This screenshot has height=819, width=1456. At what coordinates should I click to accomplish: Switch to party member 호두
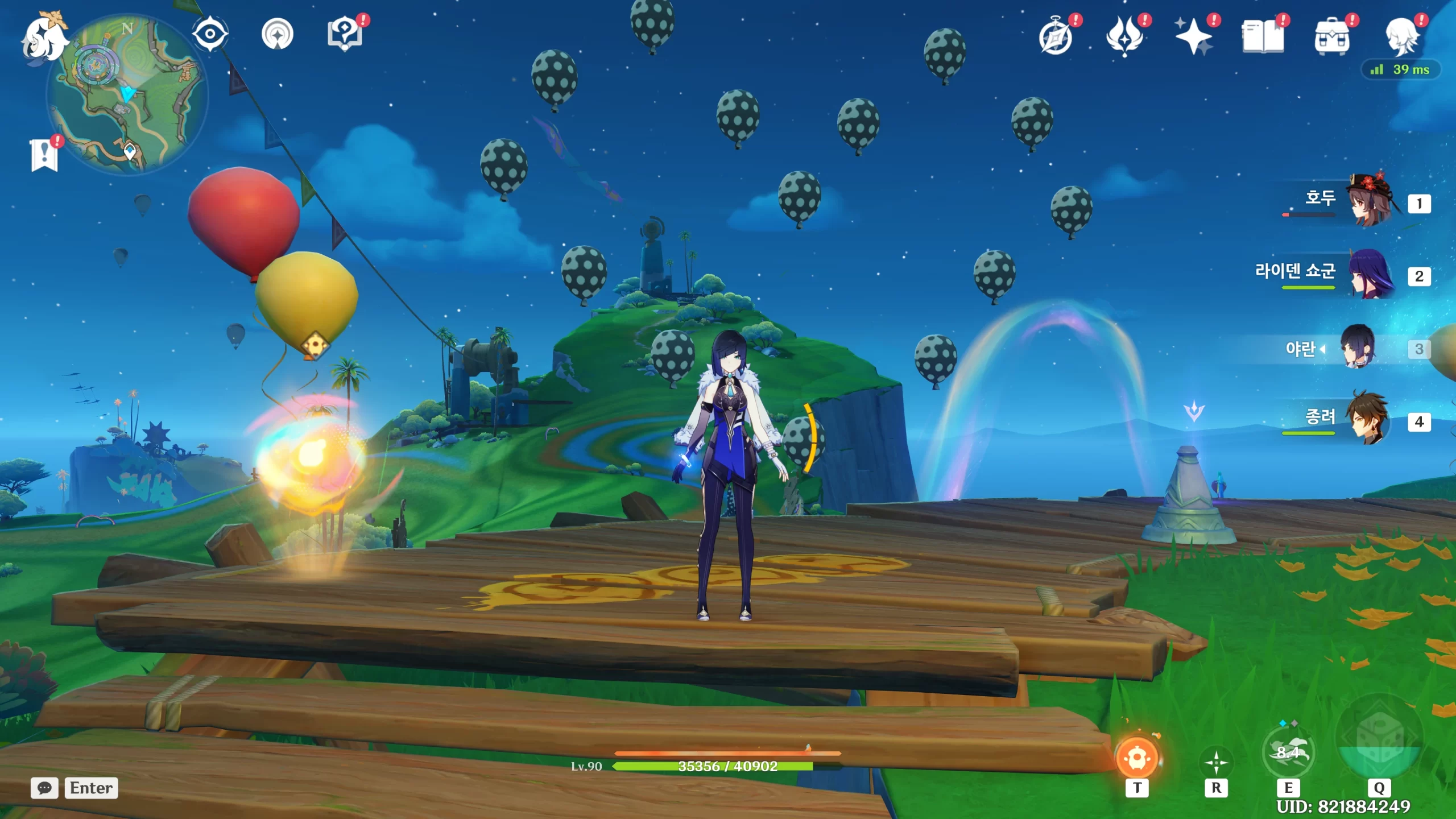tap(1371, 201)
